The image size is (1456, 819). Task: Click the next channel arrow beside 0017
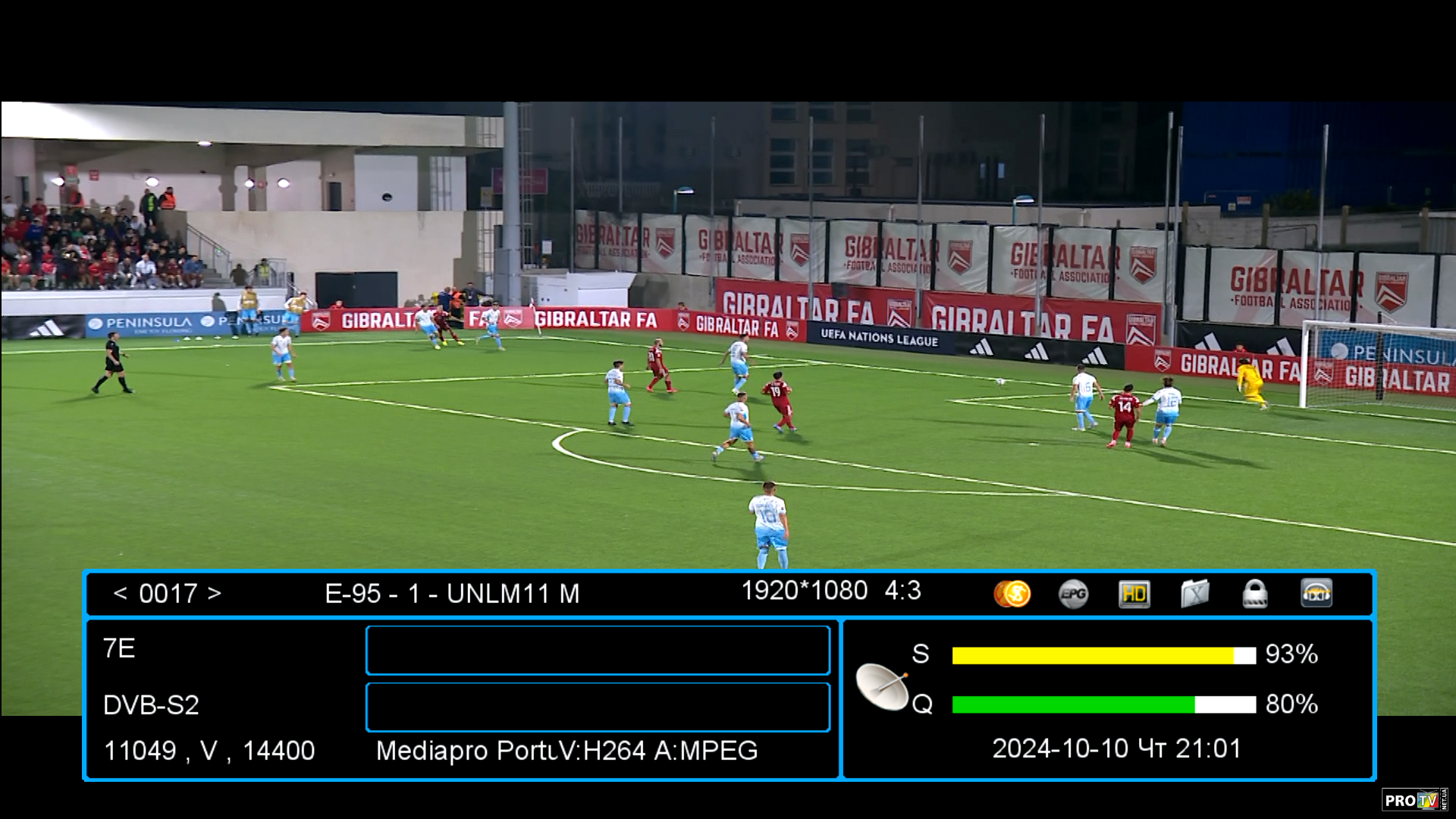(x=214, y=593)
